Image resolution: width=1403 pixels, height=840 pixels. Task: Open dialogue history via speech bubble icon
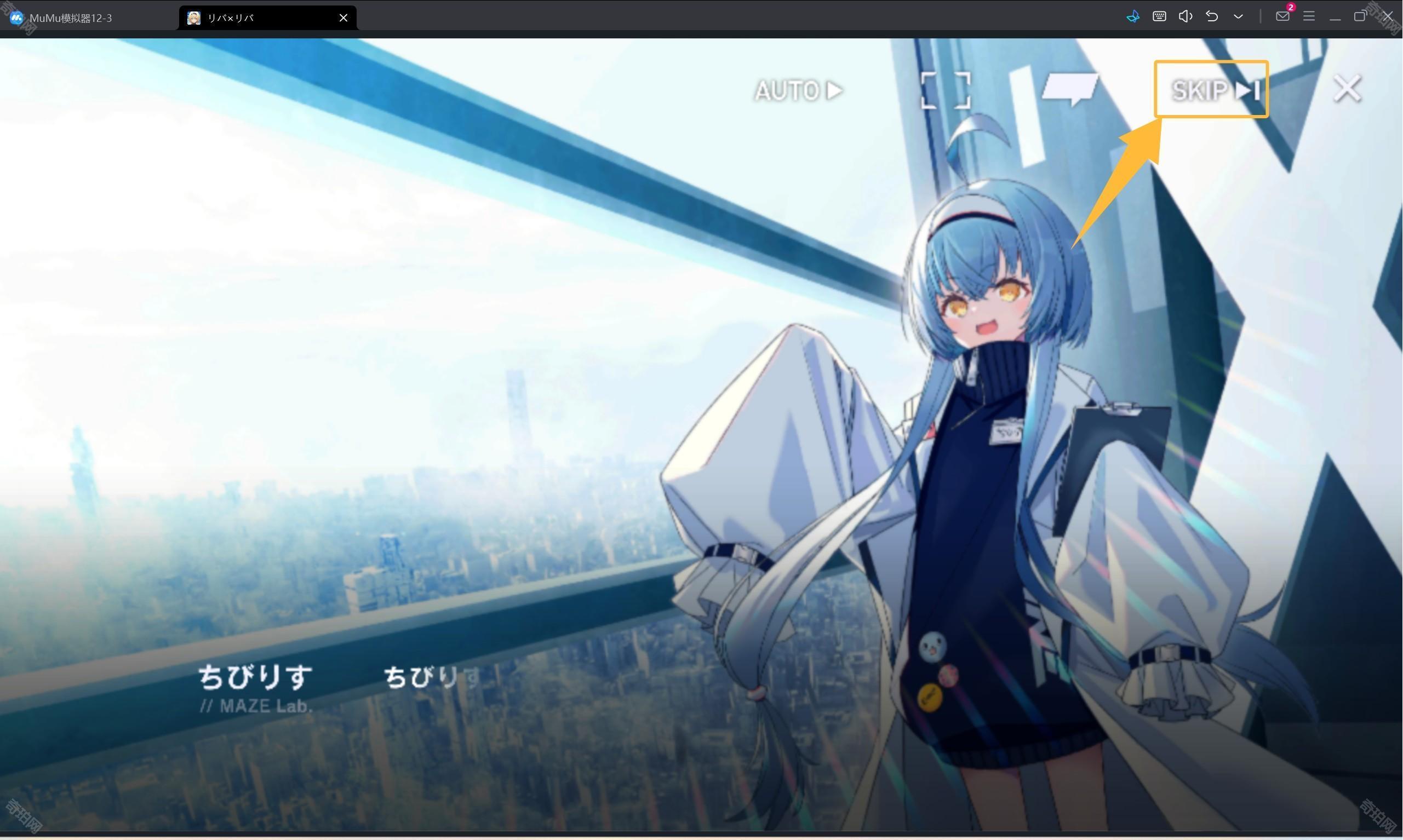(1072, 89)
